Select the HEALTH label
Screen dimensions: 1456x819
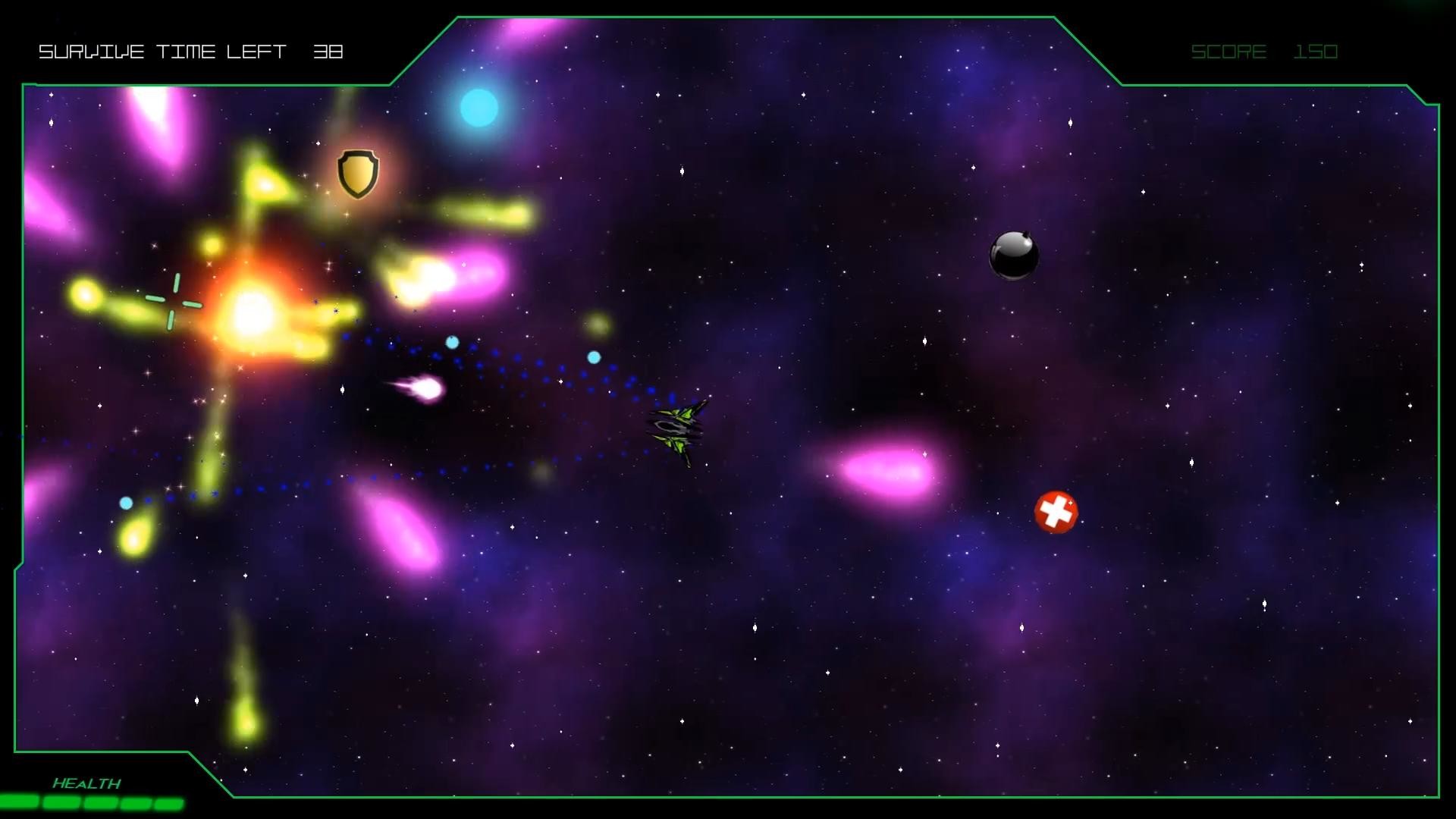(x=86, y=781)
